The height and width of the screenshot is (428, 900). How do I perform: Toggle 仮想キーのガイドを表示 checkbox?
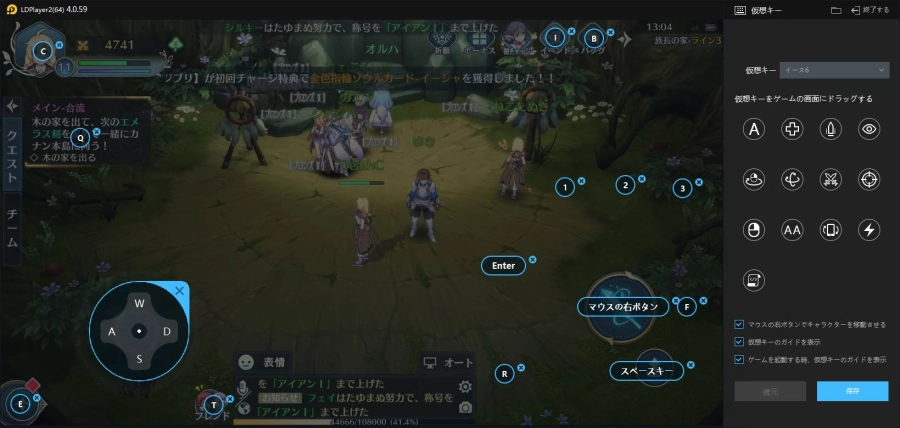click(x=739, y=342)
